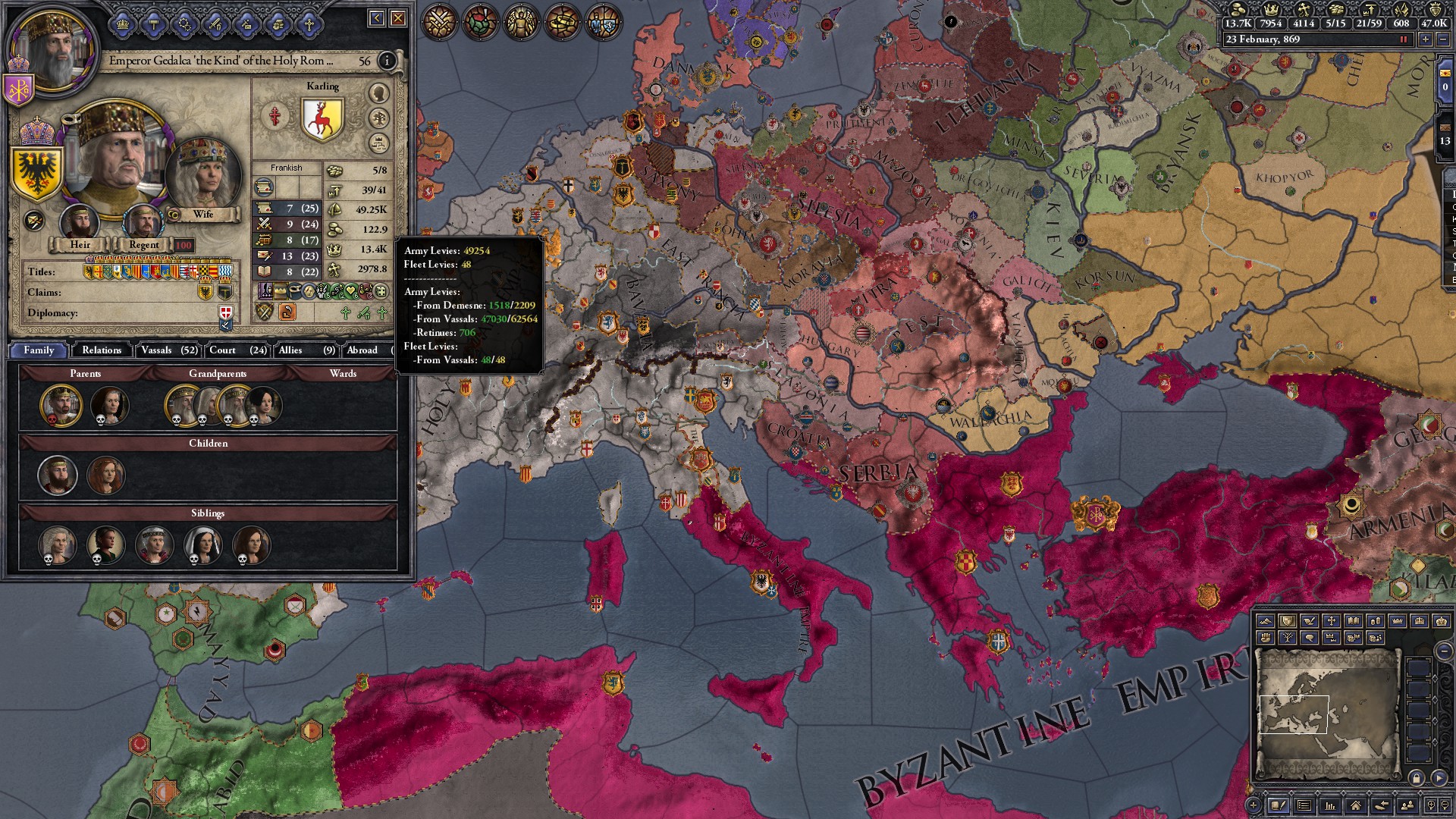Image resolution: width=1456 pixels, height=819 pixels.
Task: Switch to terrain map mode (mountain icon)
Action: pyautogui.click(x=1265, y=621)
